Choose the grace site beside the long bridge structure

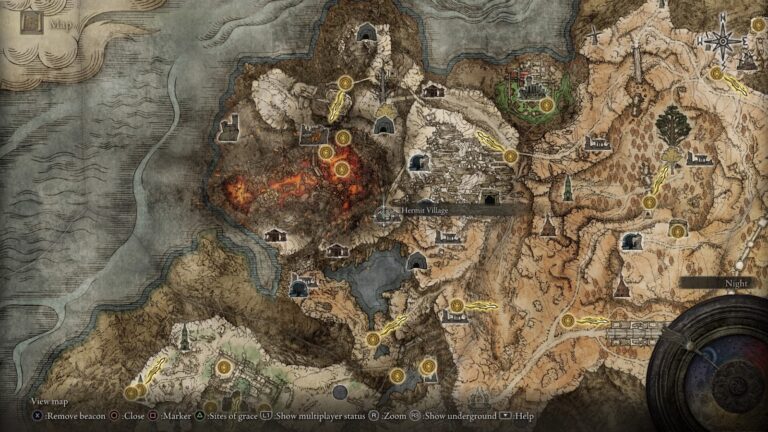point(568,321)
